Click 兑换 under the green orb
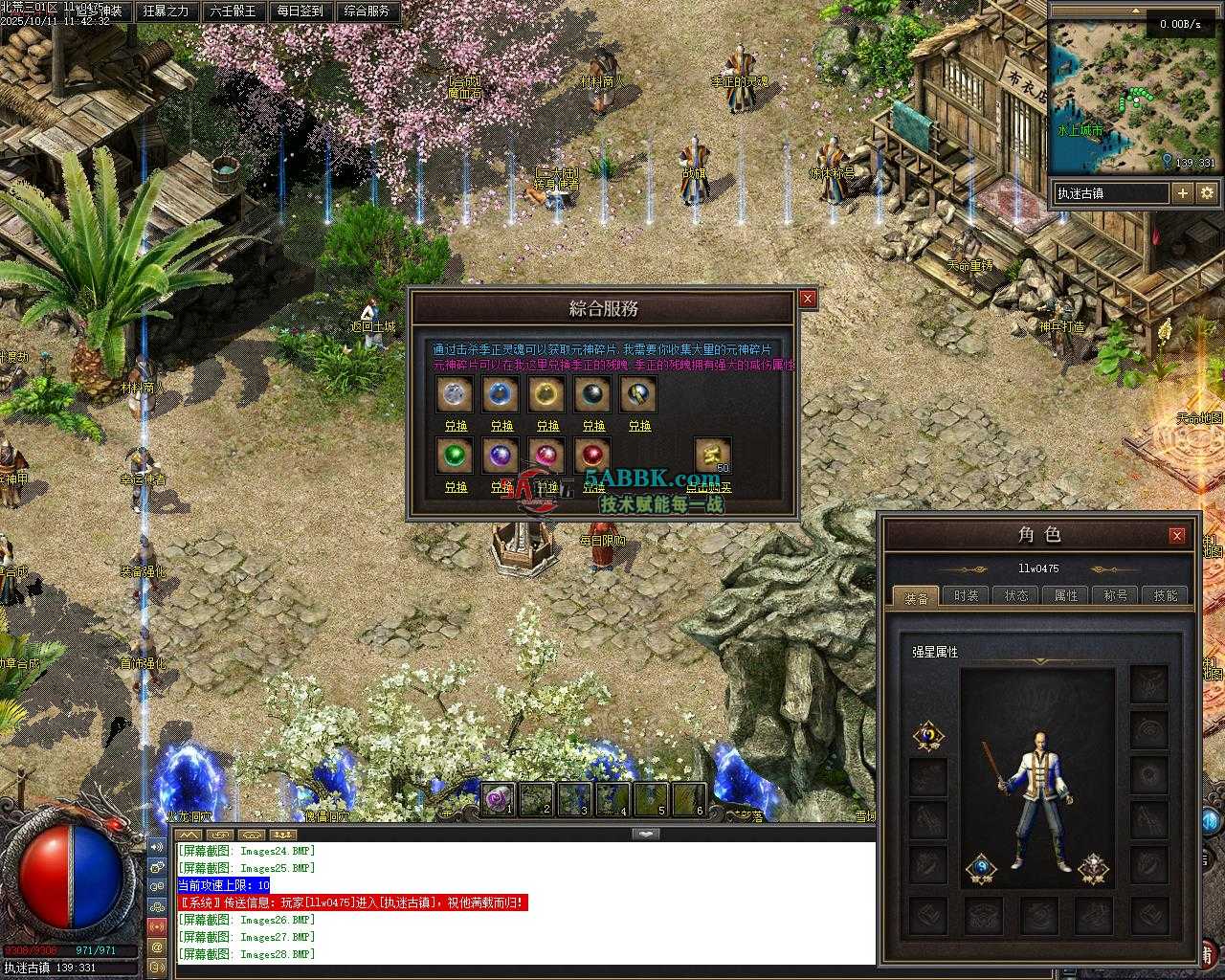1225x980 pixels. point(456,487)
